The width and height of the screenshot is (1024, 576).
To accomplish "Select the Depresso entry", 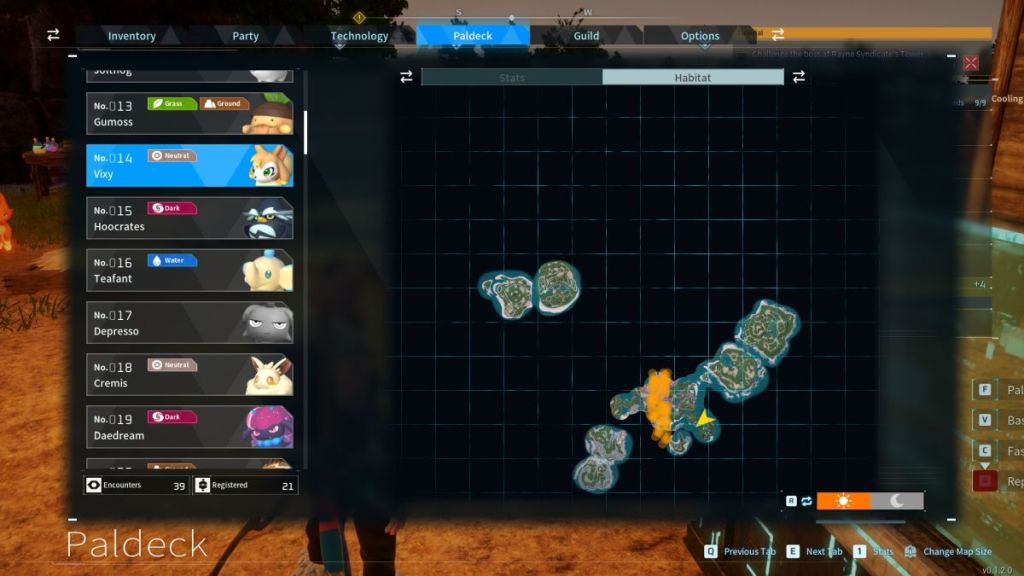I will [x=190, y=323].
